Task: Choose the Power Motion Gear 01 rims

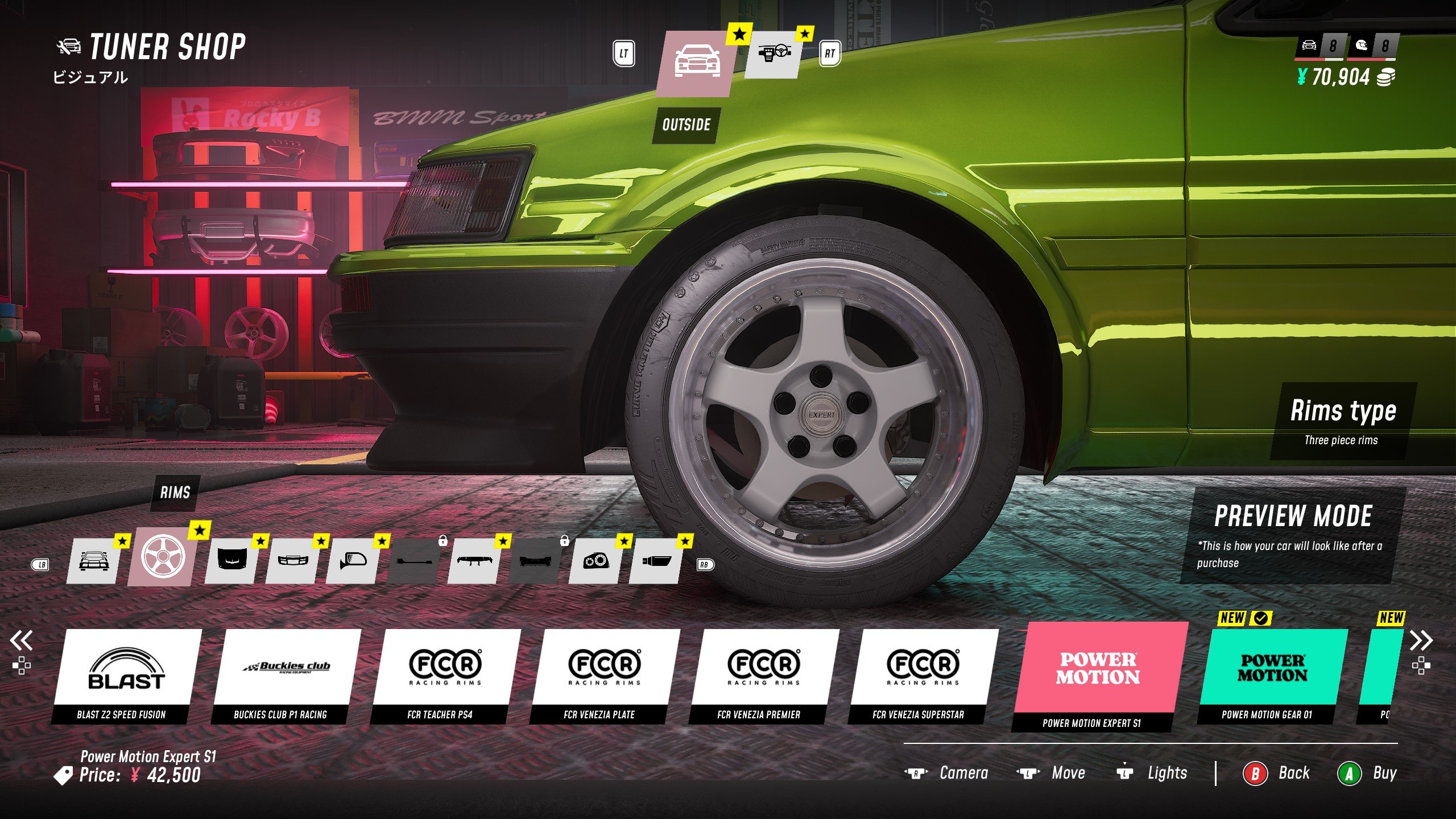Action: (x=1272, y=675)
